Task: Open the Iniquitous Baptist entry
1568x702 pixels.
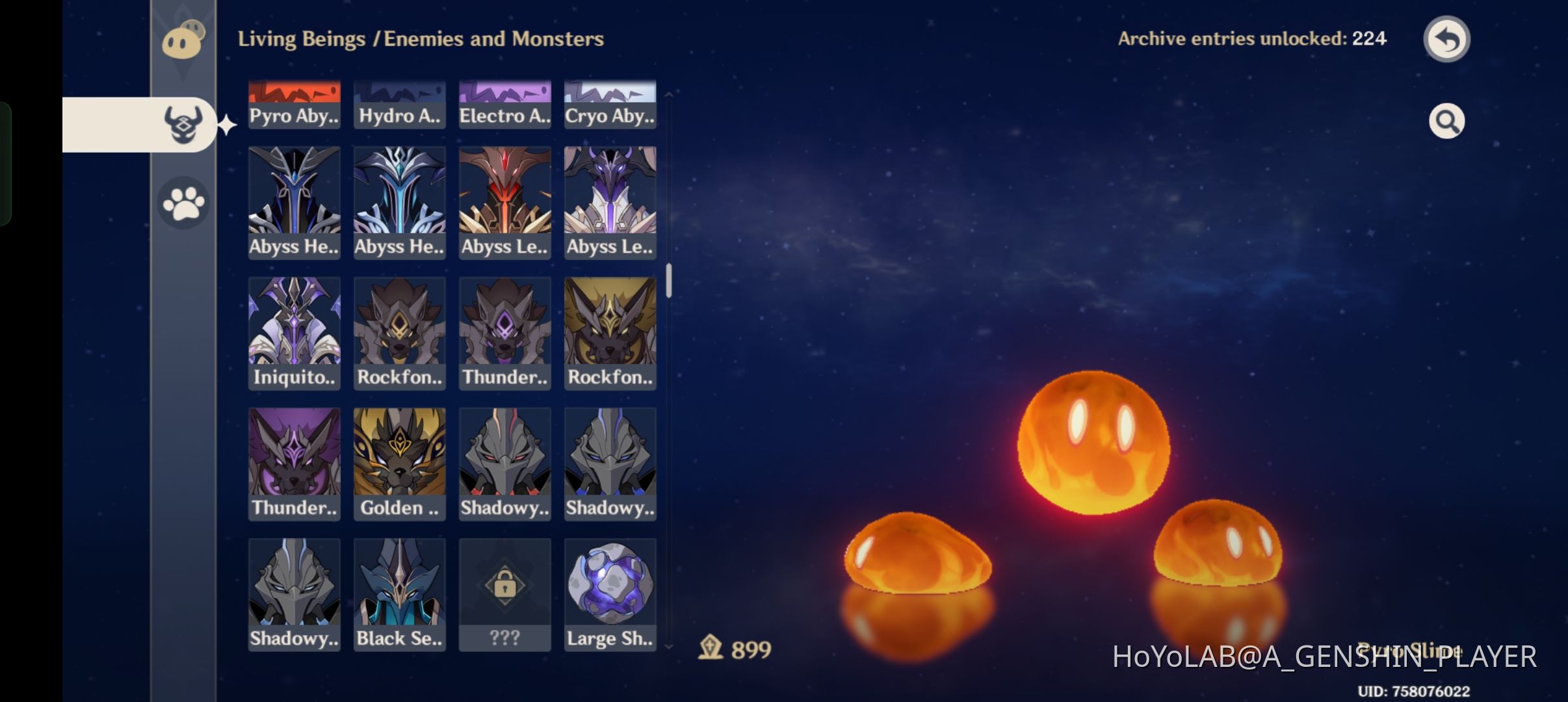Action: (x=294, y=333)
